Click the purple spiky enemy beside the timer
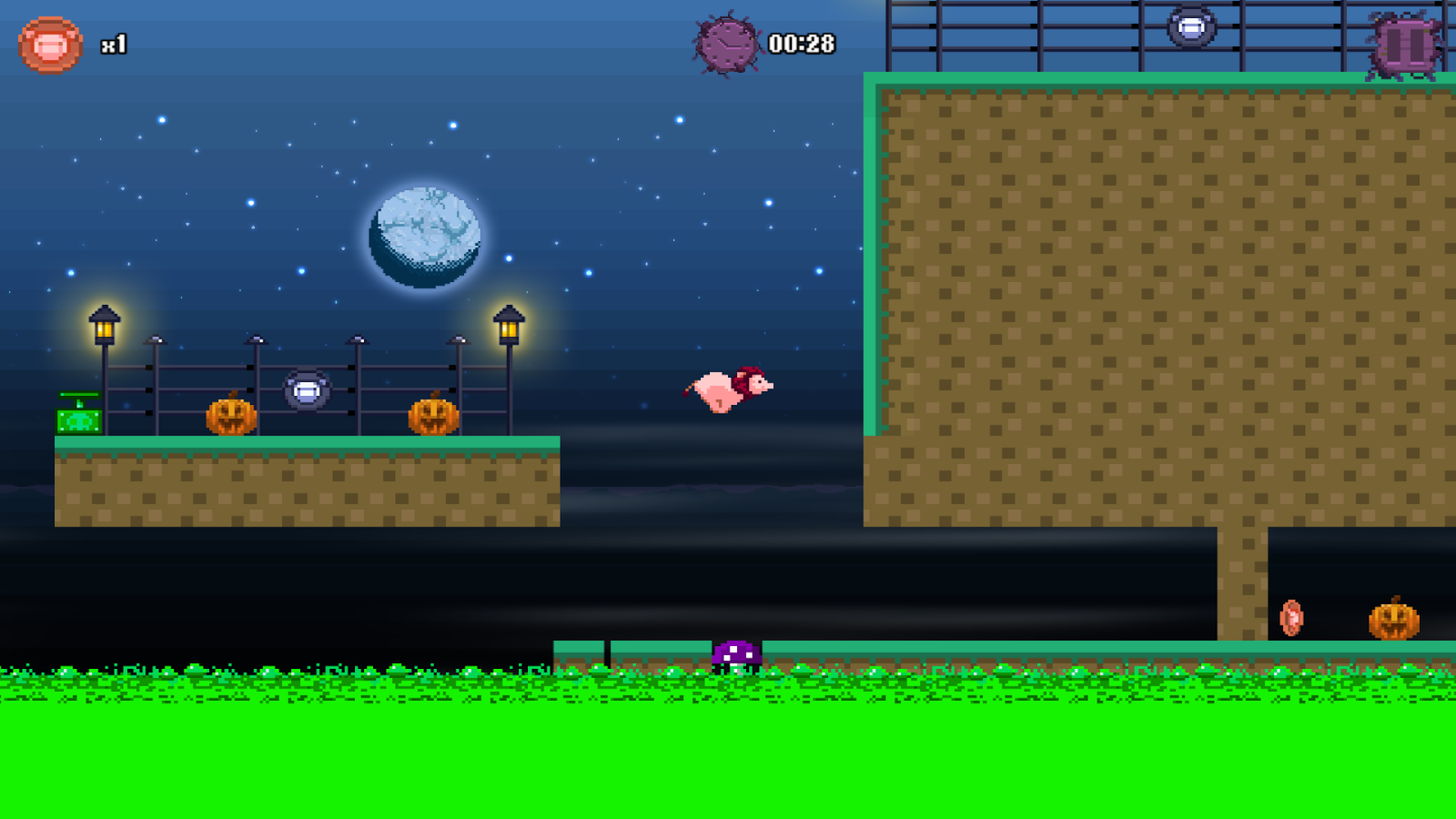This screenshot has width=1456, height=819. click(726, 44)
